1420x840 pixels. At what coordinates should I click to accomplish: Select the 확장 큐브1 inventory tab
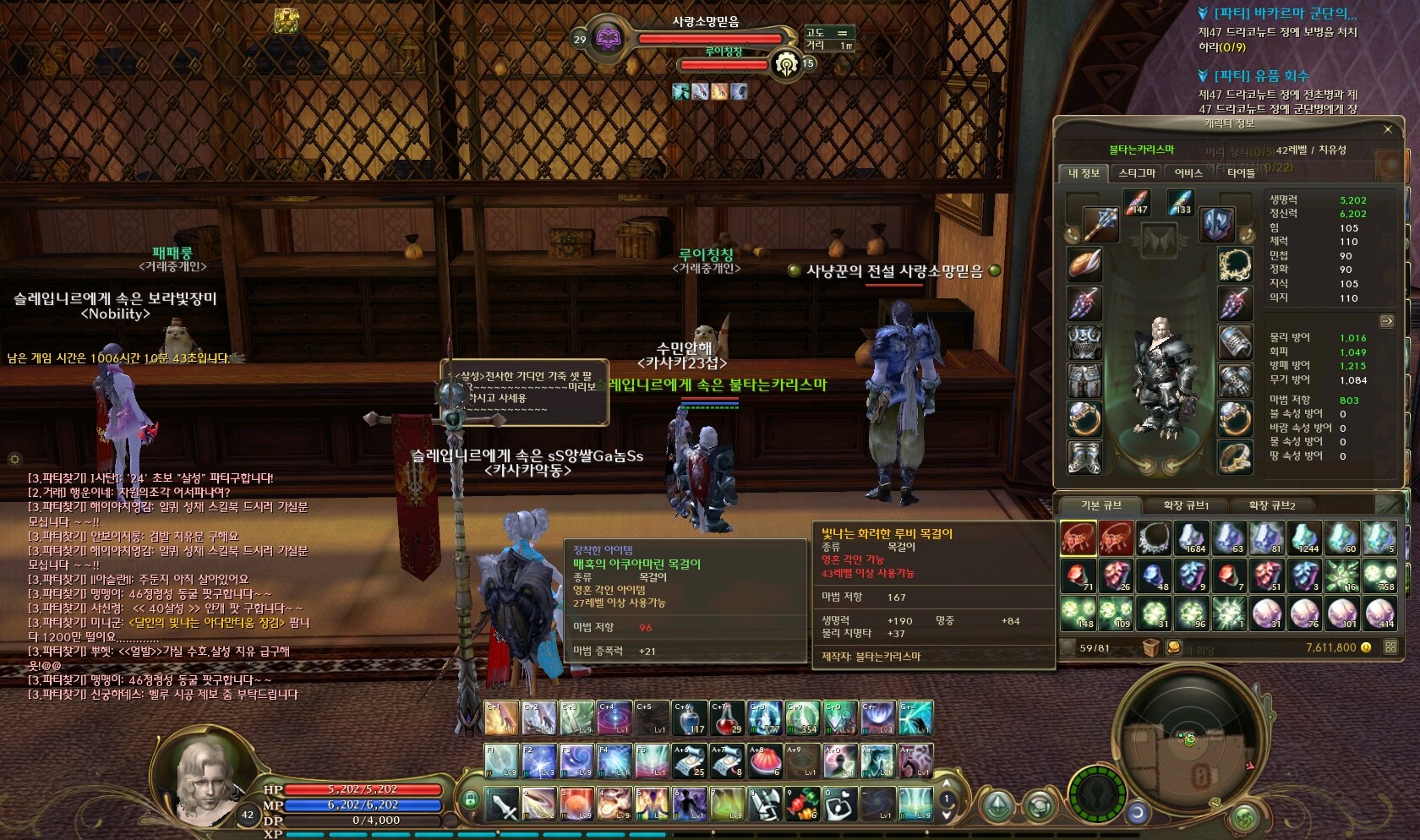coord(1186,505)
